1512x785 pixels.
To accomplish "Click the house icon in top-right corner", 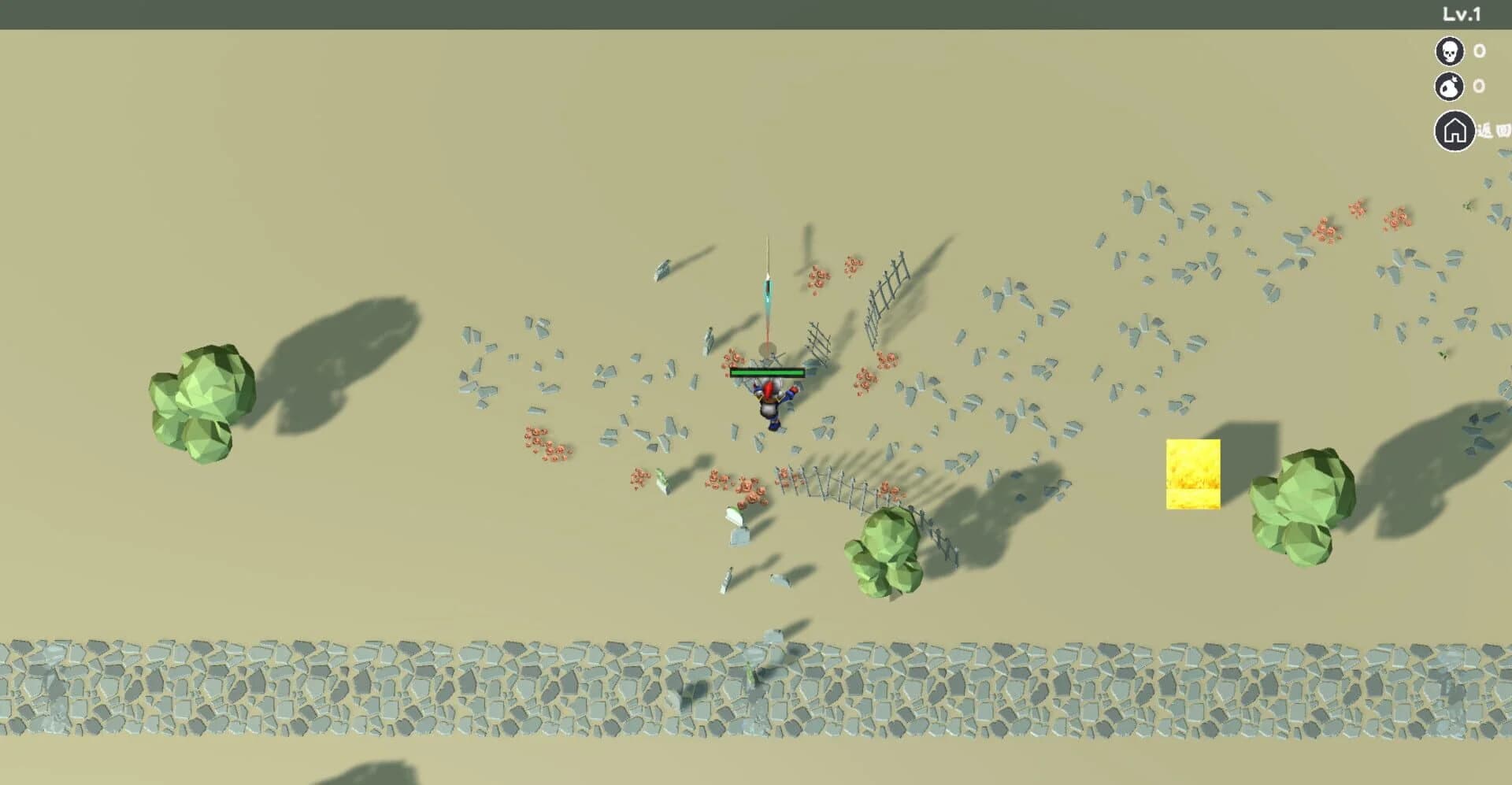I will pos(1455,131).
